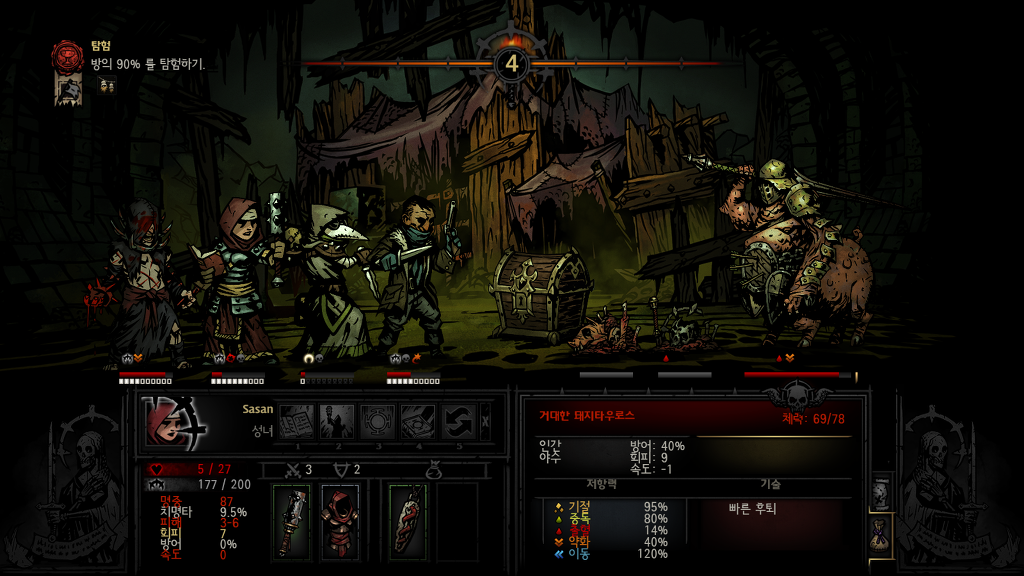This screenshot has width=1024, height=576.
Task: Inspect the equipped mace weapon slot
Action: [x=292, y=519]
